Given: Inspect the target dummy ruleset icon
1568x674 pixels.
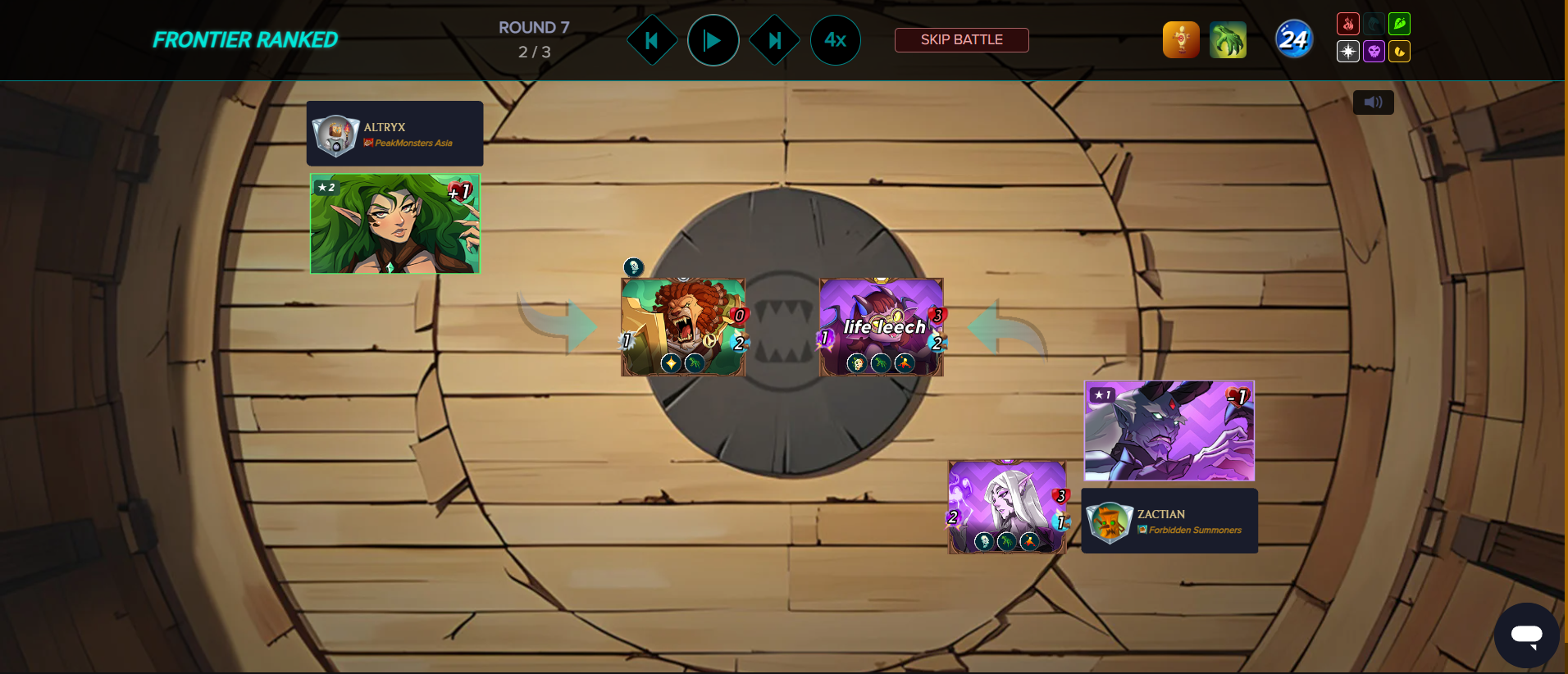Looking at the screenshot, I should [1181, 40].
